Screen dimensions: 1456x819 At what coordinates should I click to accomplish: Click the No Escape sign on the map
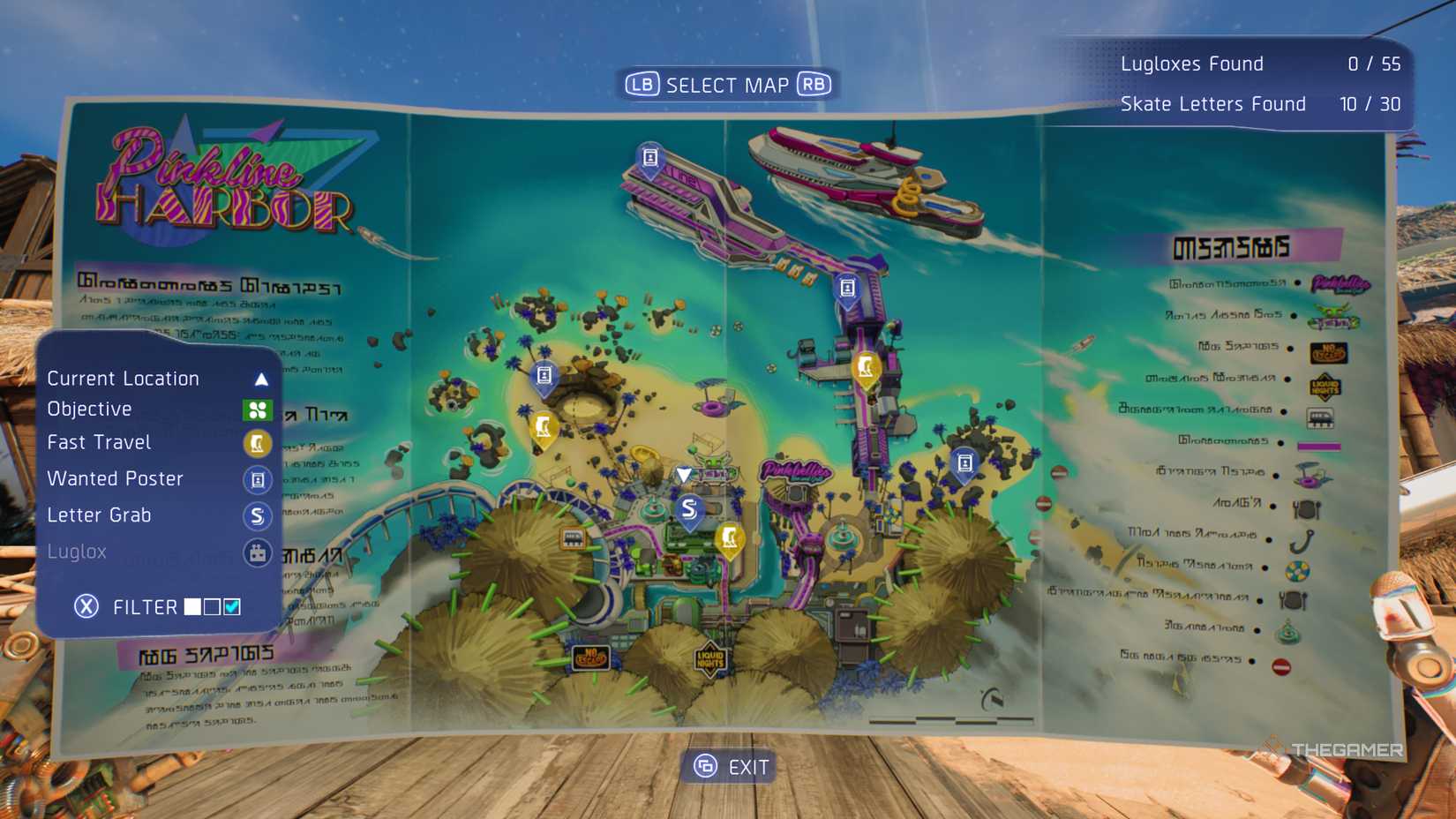click(x=591, y=657)
